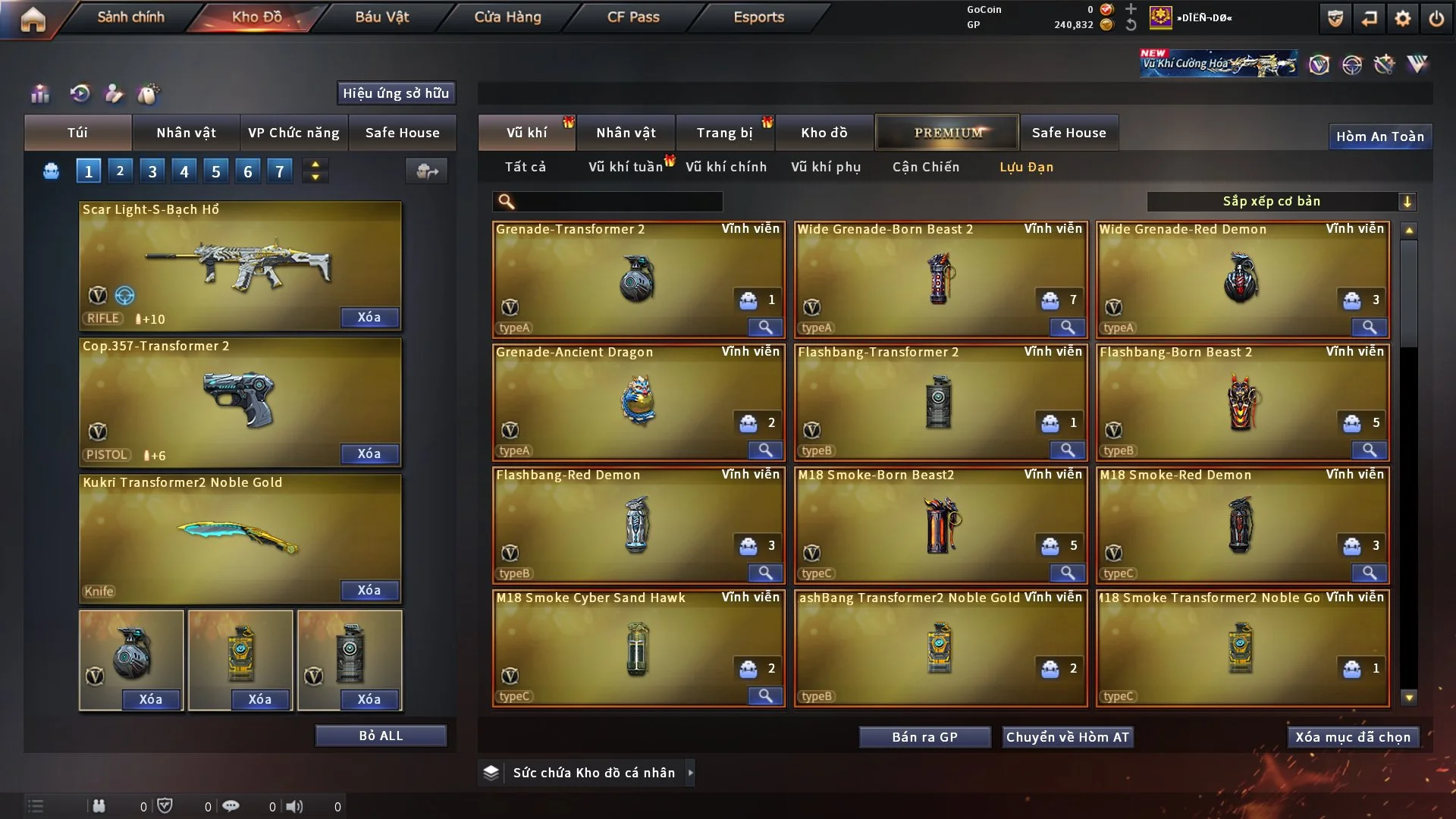This screenshot has width=1456, height=819.
Task: Open the settings gear in the top bar
Action: [x=1404, y=17]
